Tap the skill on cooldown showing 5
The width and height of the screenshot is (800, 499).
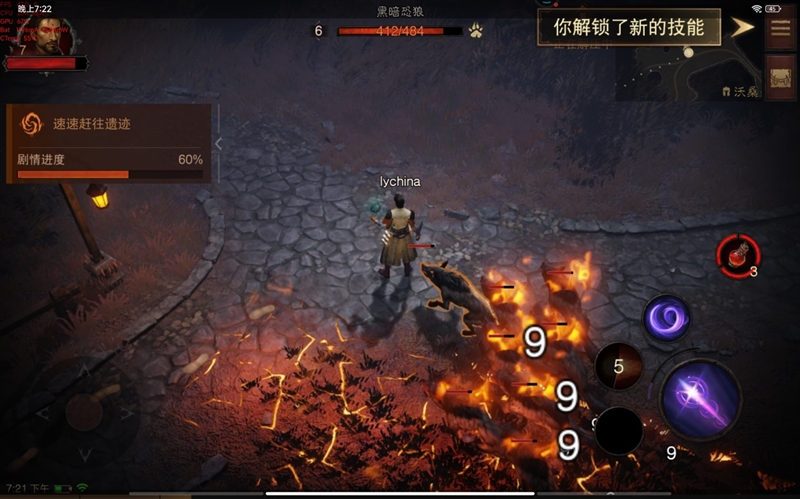click(618, 367)
